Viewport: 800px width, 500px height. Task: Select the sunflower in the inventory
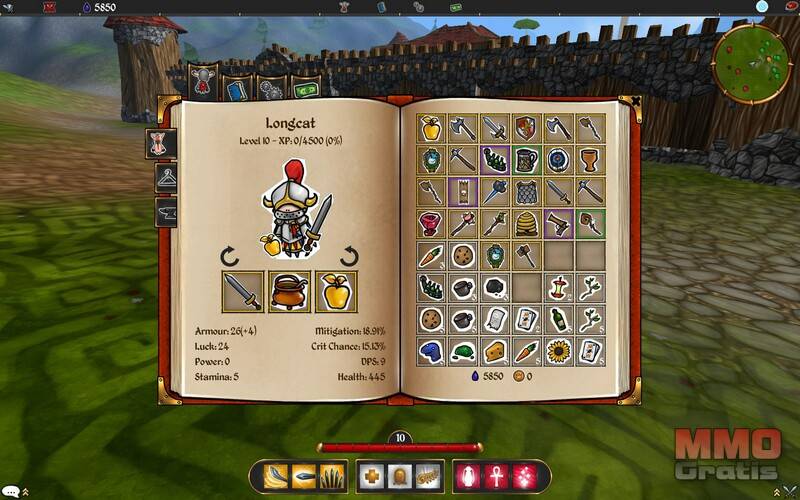(558, 350)
